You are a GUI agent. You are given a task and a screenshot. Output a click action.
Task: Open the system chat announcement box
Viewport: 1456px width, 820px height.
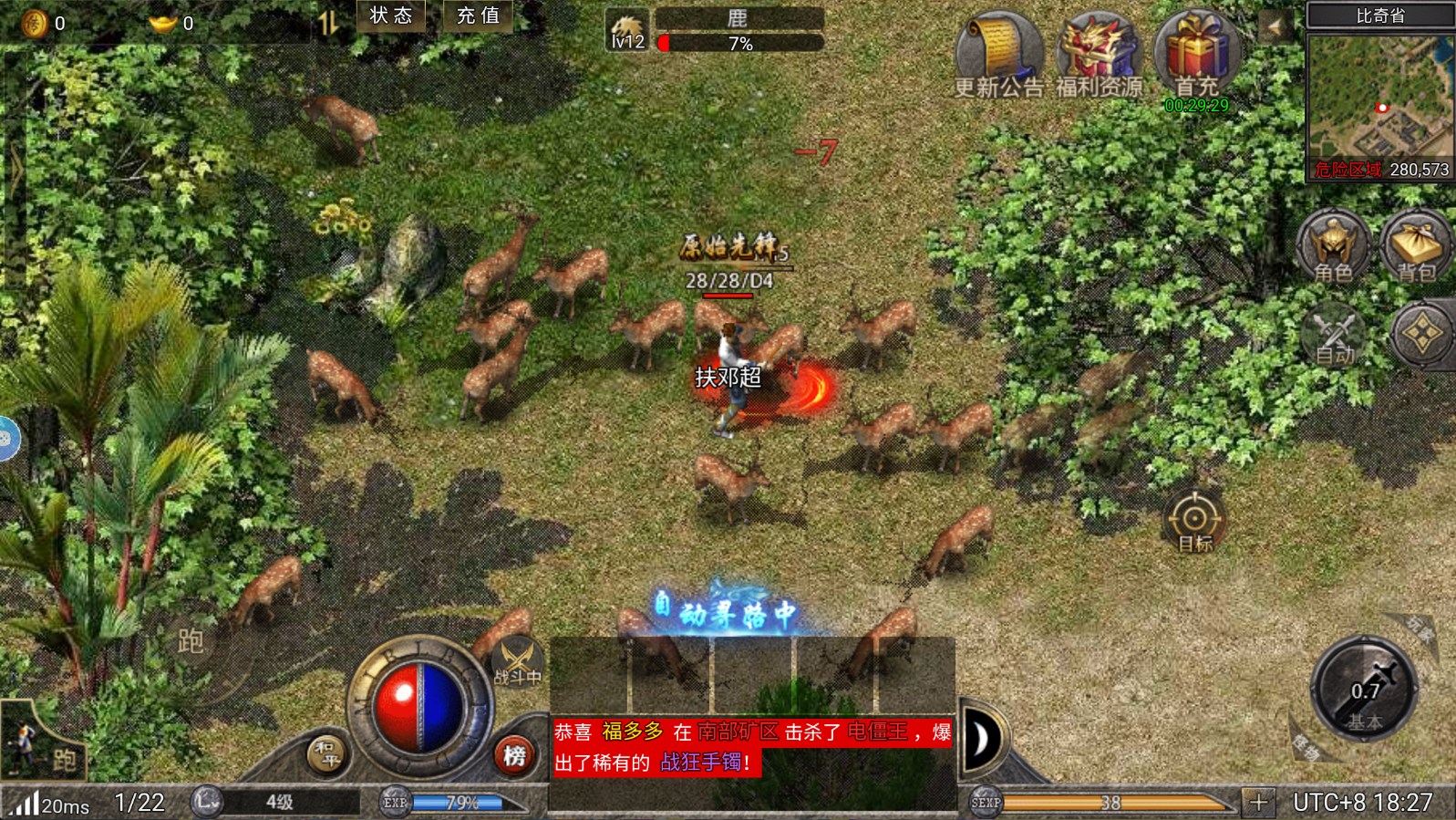(752, 747)
